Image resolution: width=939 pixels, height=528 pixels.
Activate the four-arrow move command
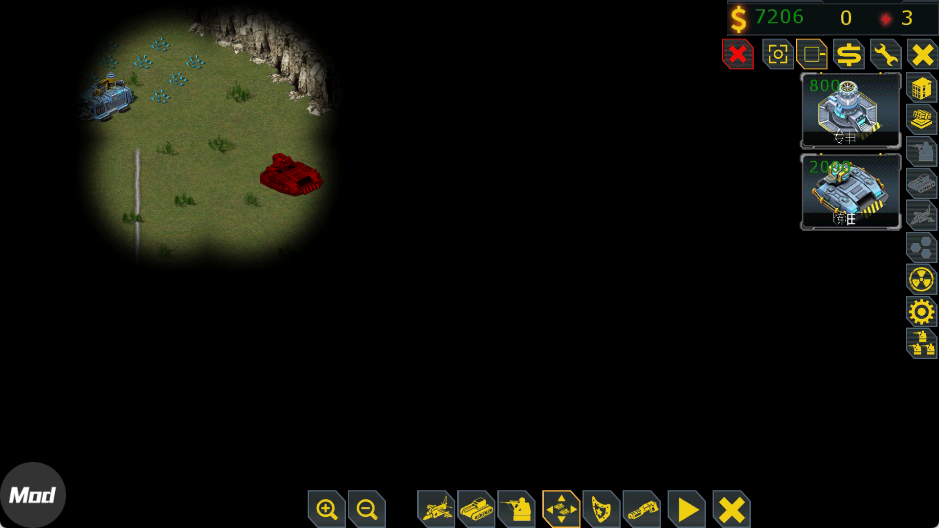click(x=561, y=509)
